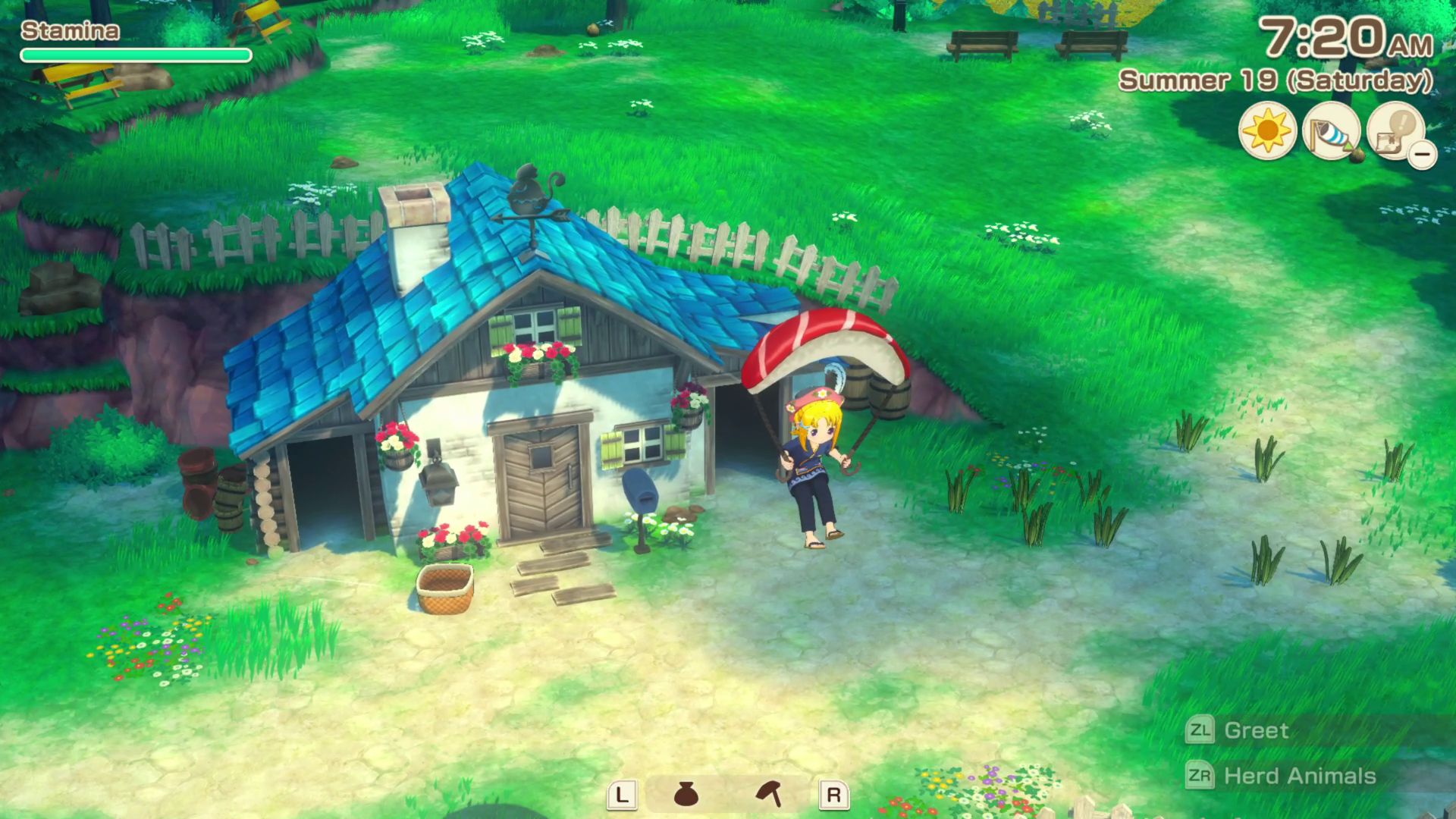Screen dimensions: 1456x819
Task: Click the sunny weather icon
Action: point(1267,130)
